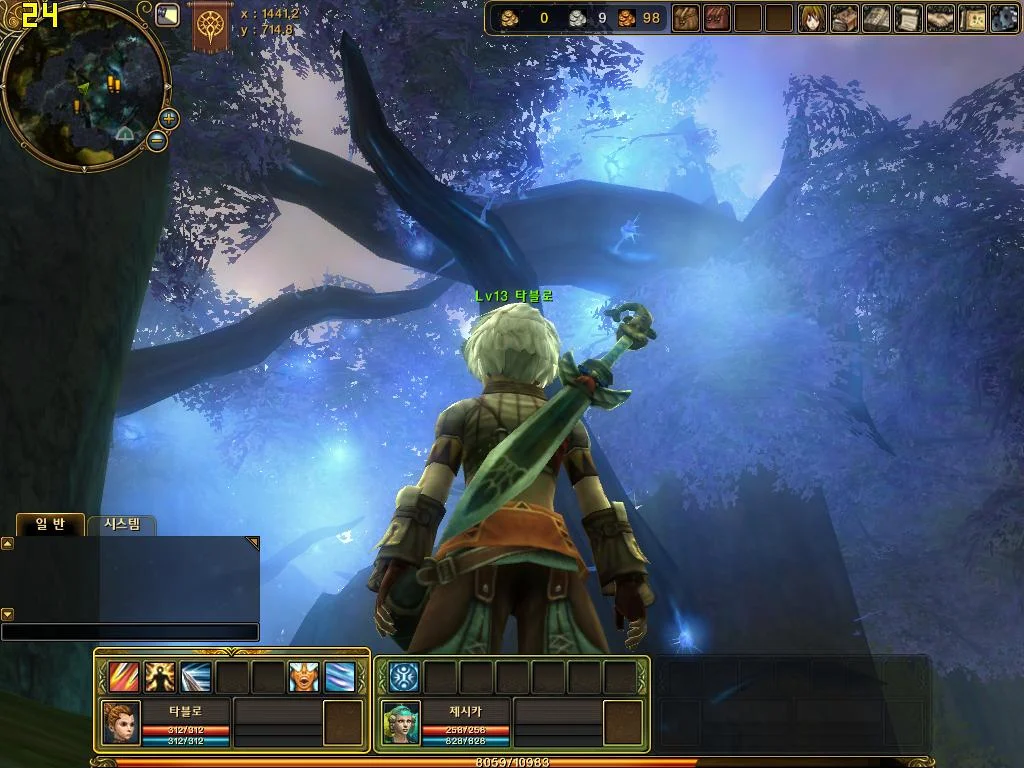
Task: Select 타블로's character portrait
Action: [121, 722]
